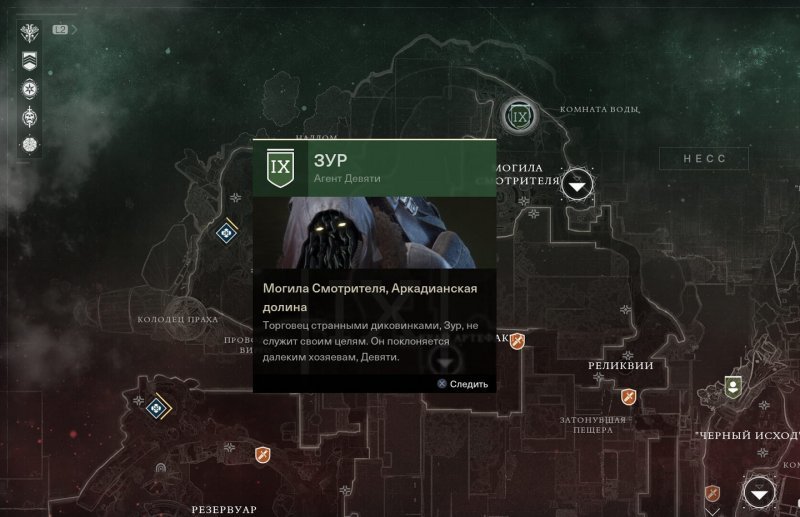Open the chevron shield icon in the sidebar
The height and width of the screenshot is (517, 800).
30,61
